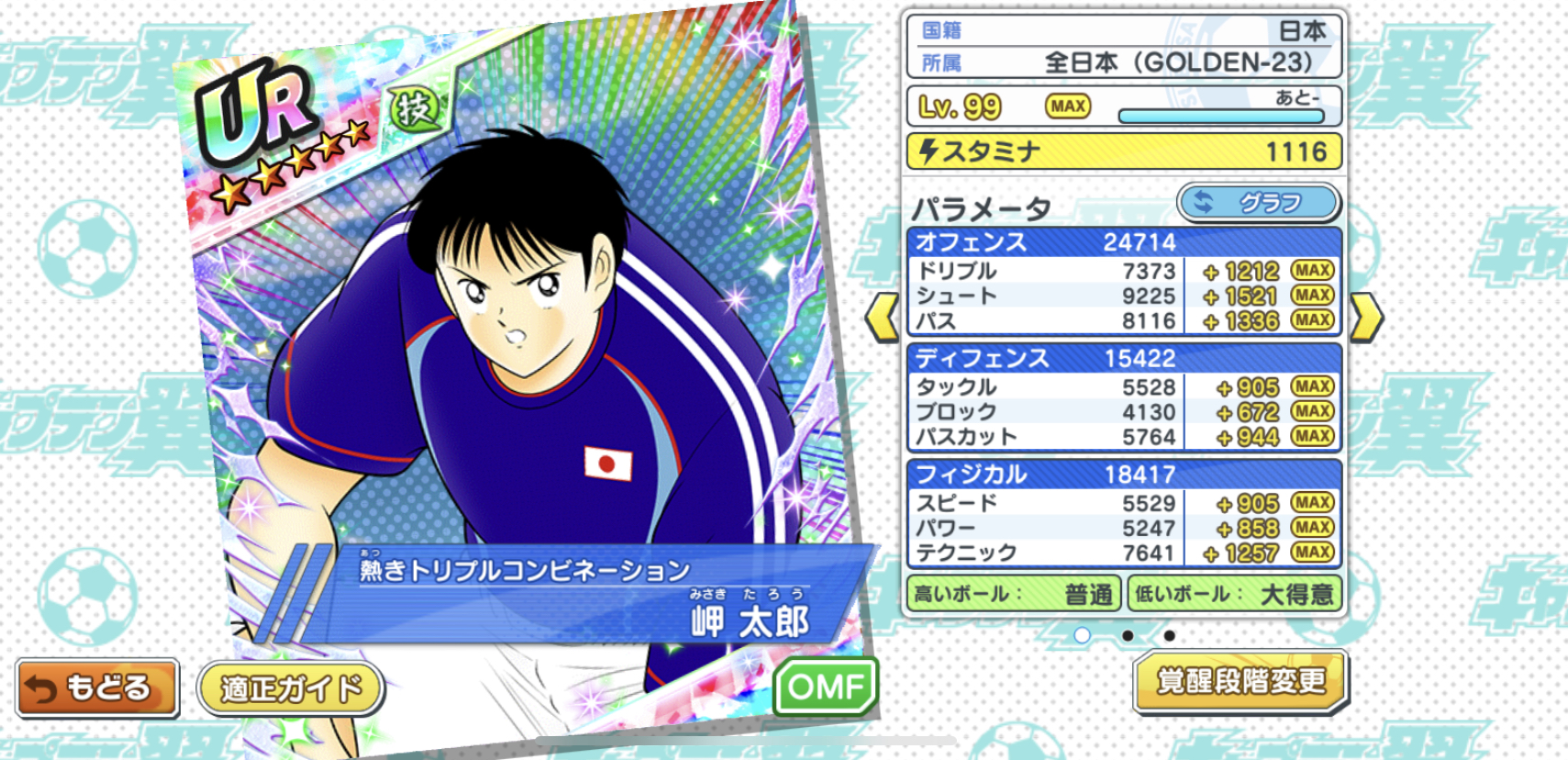Switch parameters to グラフ view
The image size is (1568, 760).
[x=1259, y=203]
